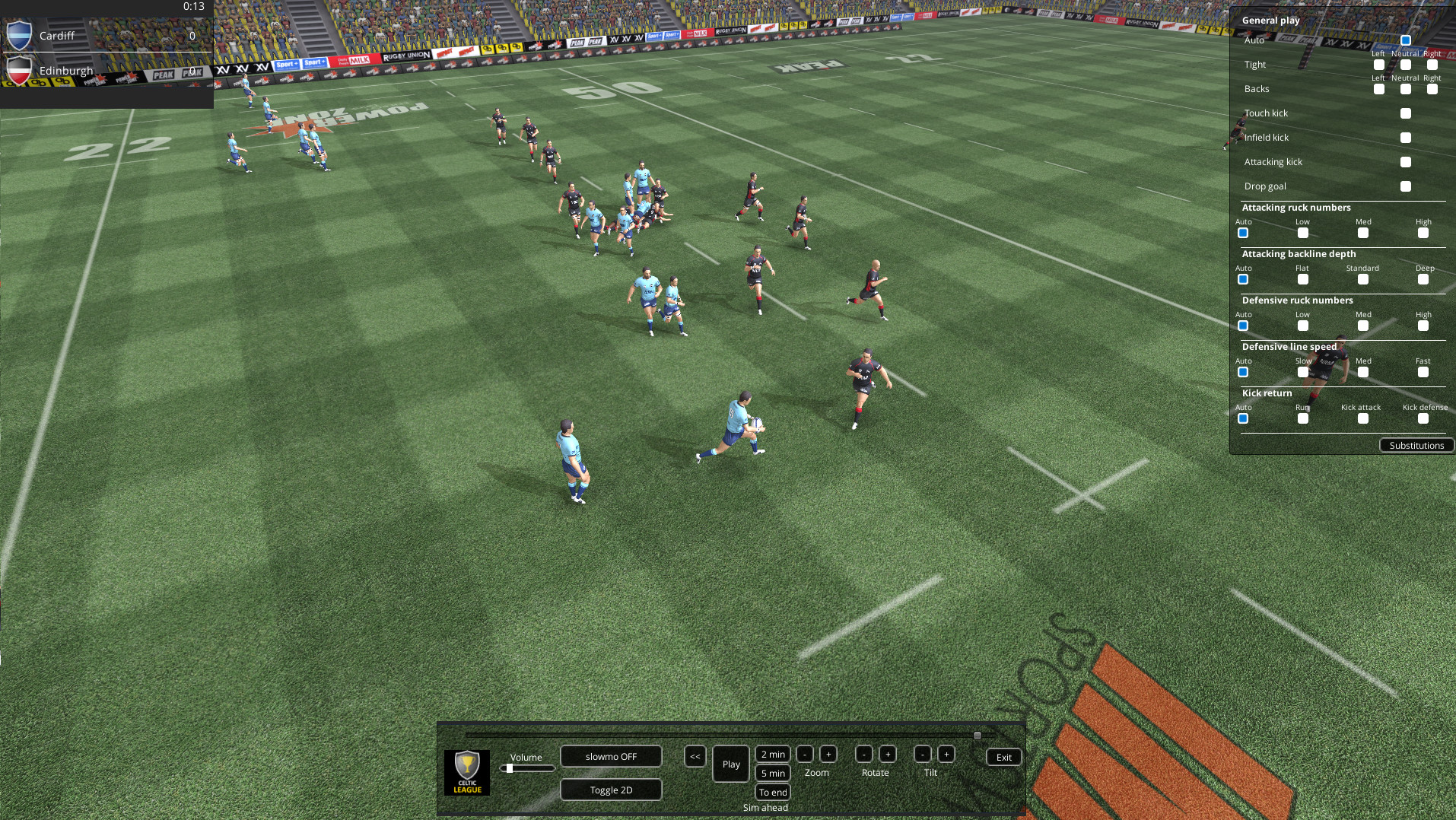Zoom in using the Zoom plus icon

click(828, 754)
